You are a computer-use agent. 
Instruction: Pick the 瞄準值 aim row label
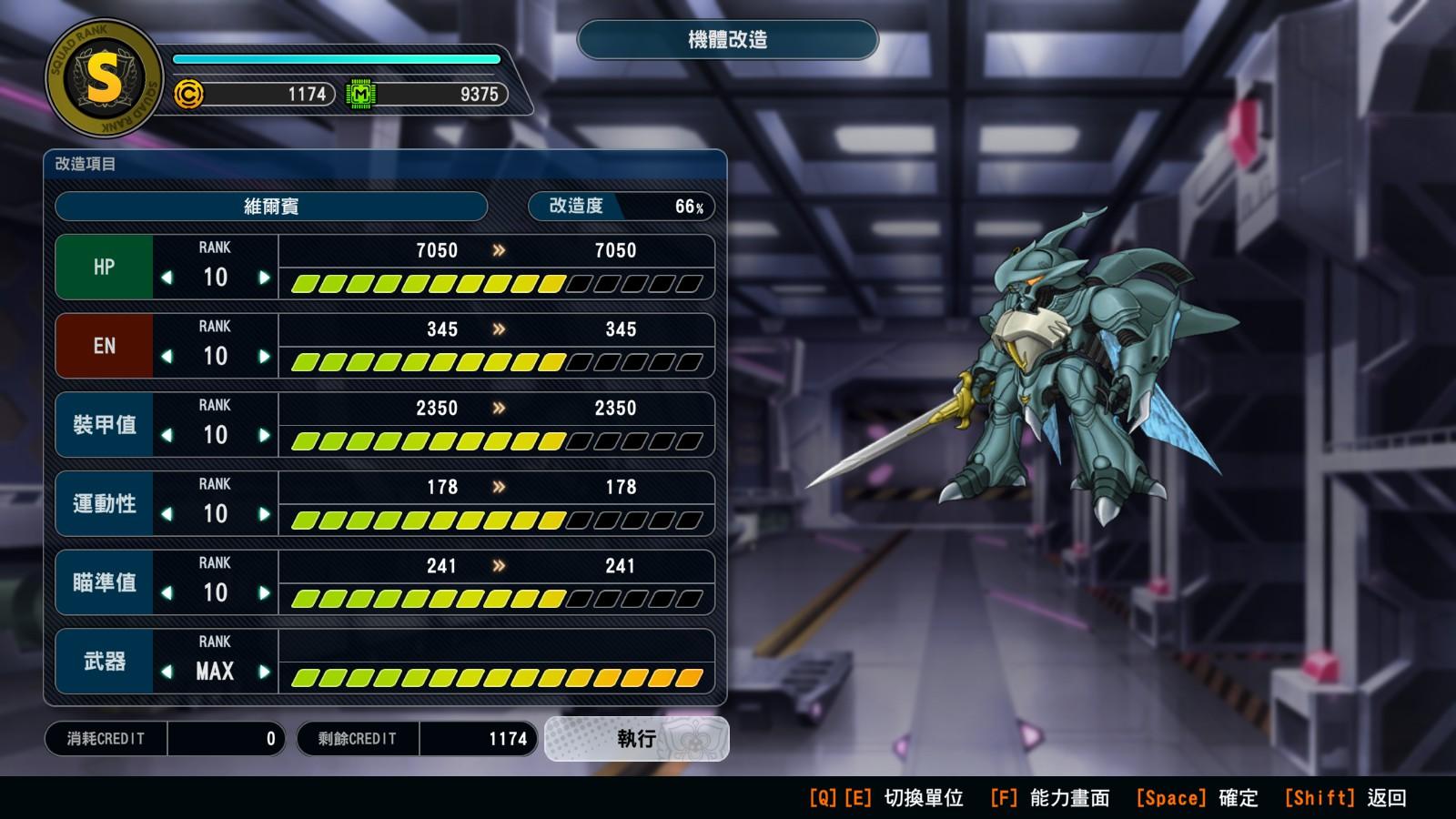tap(104, 582)
